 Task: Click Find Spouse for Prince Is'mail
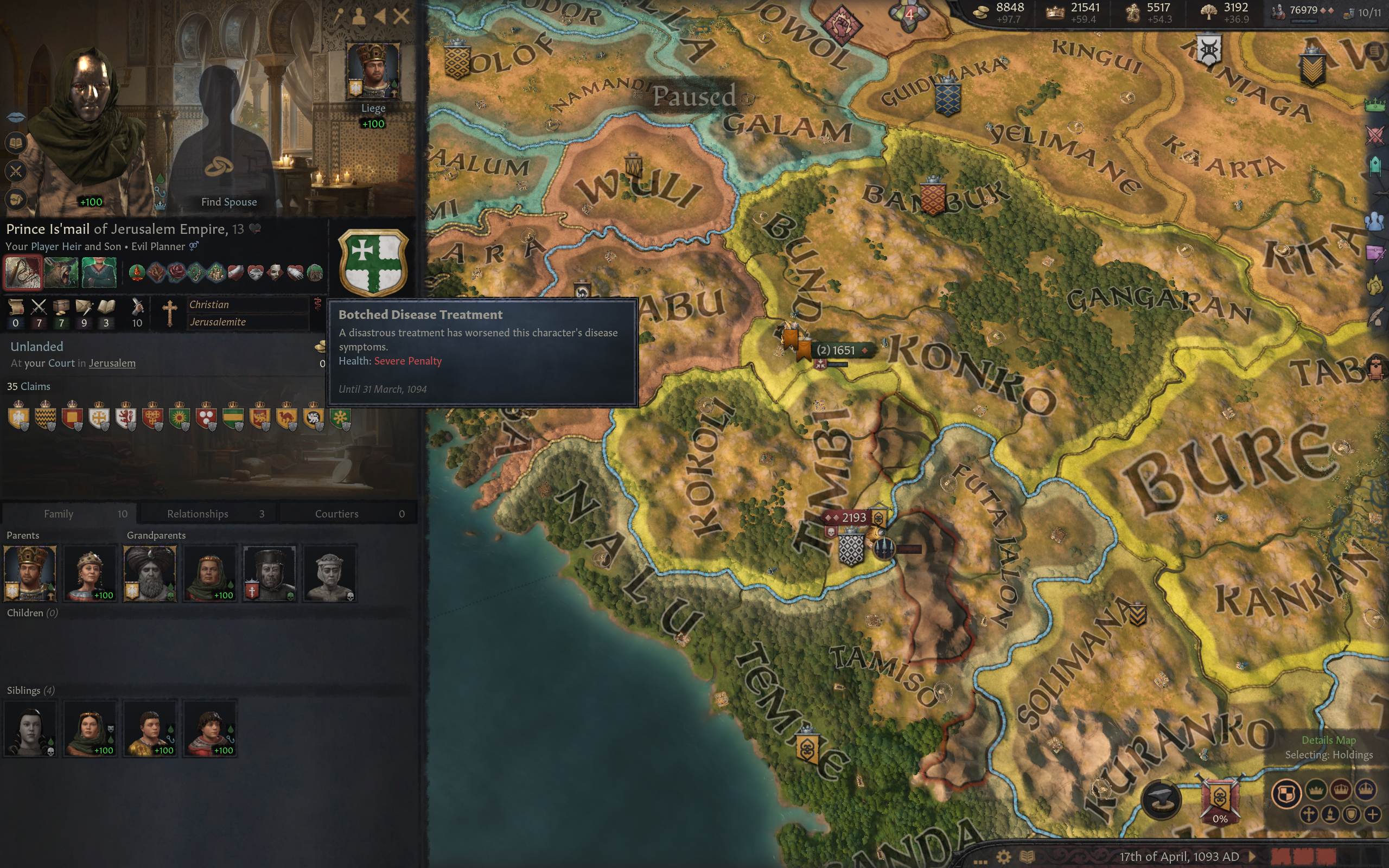point(228,201)
